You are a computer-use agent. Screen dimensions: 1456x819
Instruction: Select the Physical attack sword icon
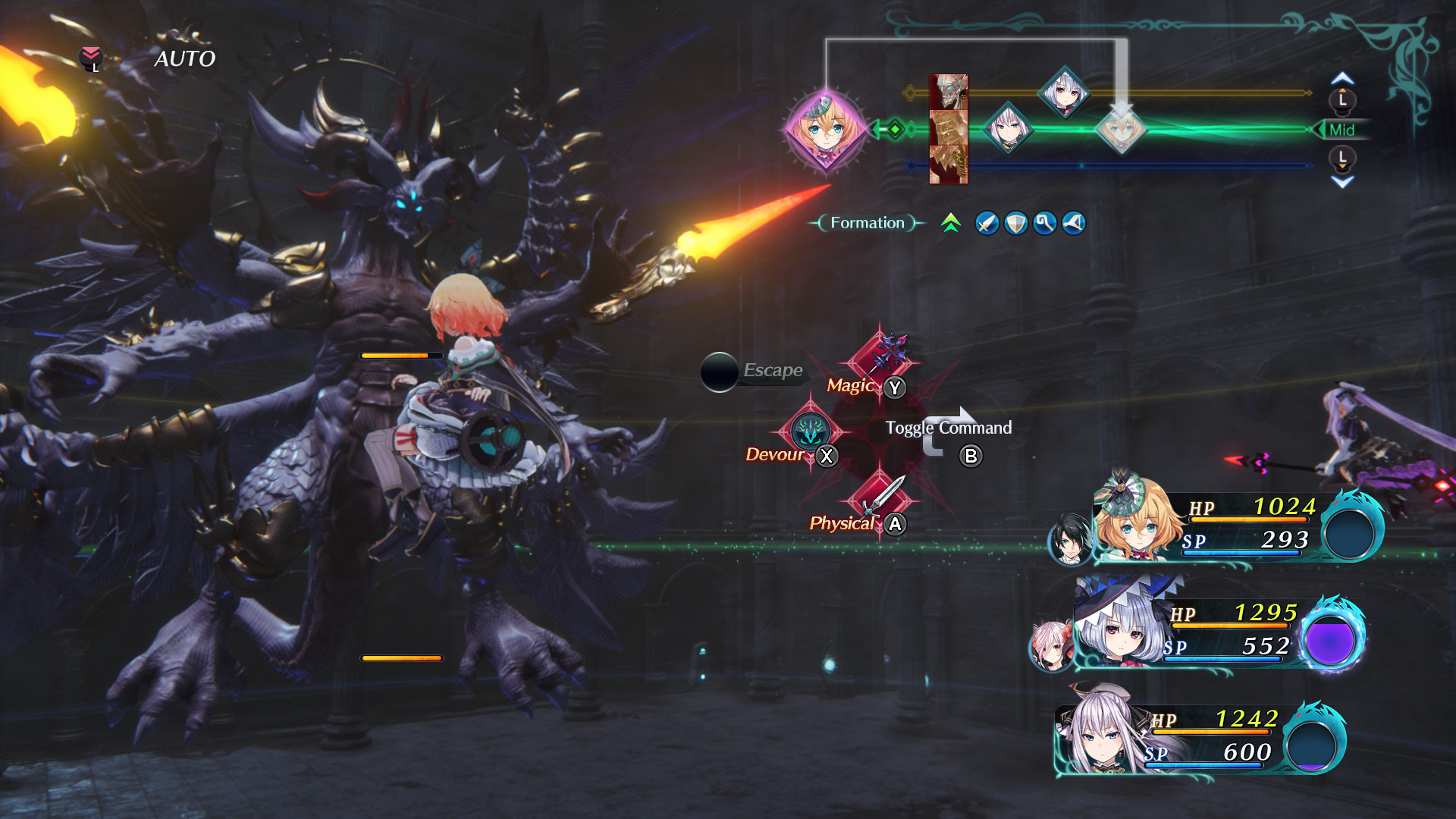point(882,497)
